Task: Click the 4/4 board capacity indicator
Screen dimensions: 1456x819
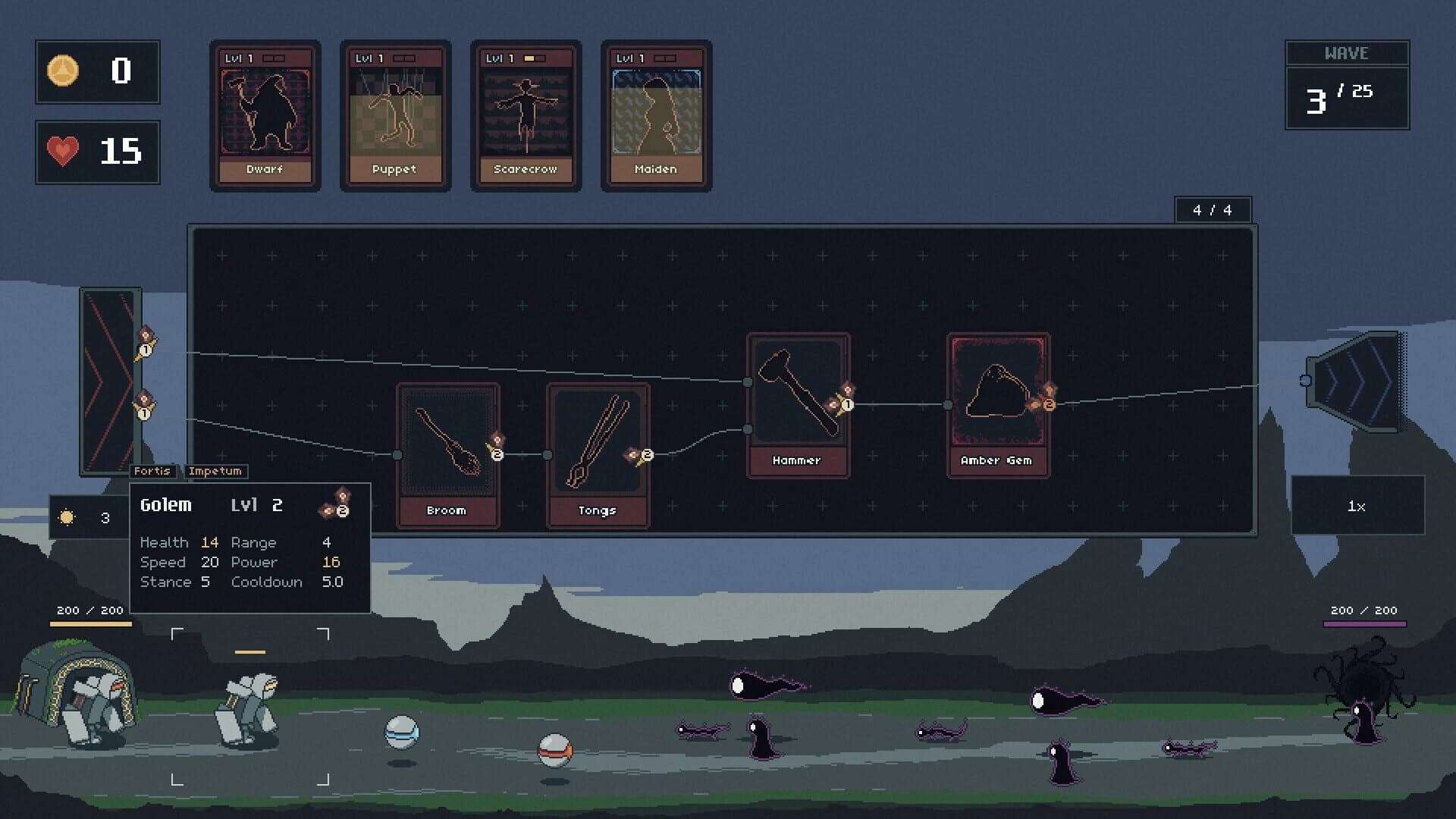Action: point(1212,209)
